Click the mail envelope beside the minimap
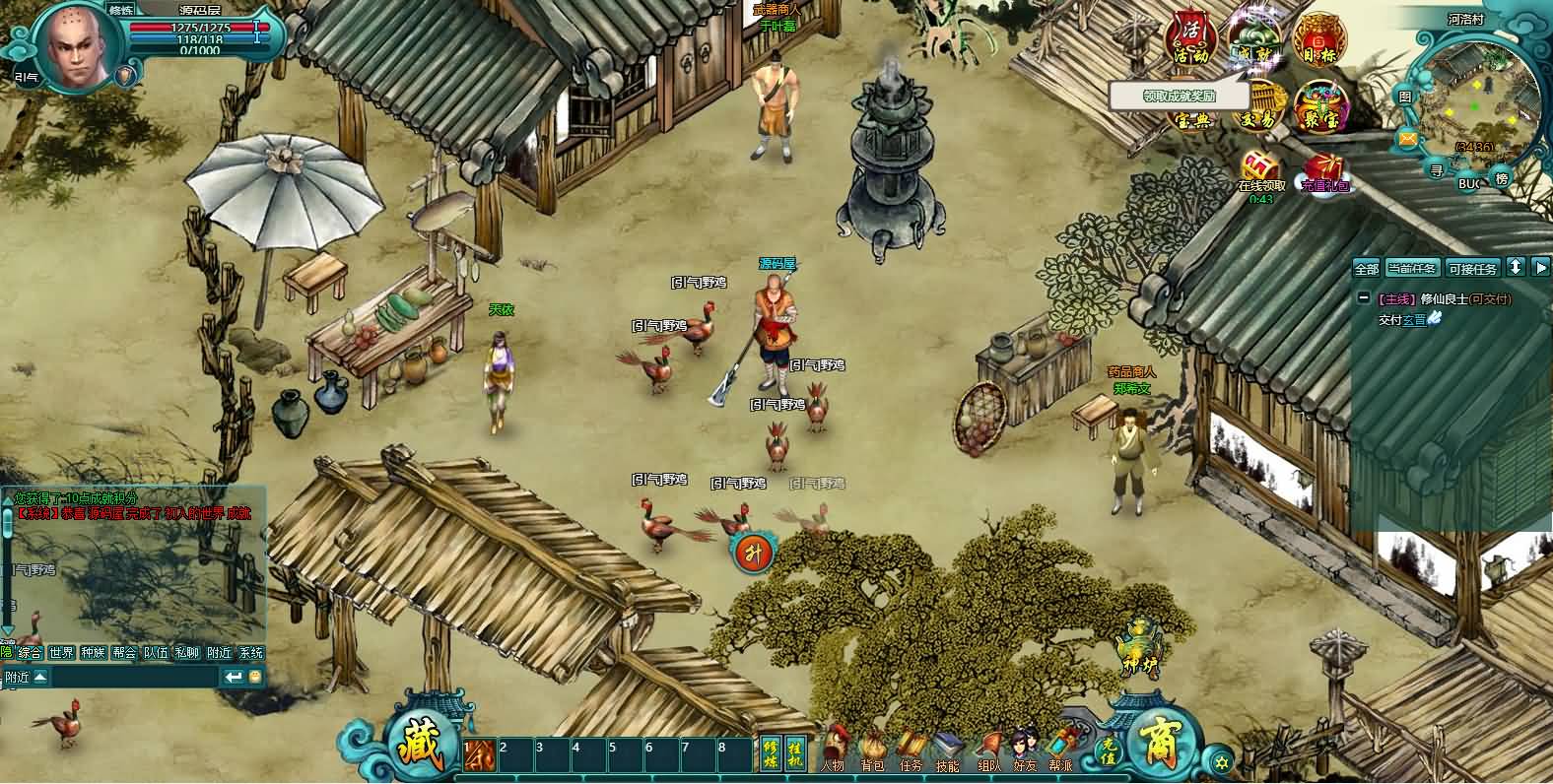The width and height of the screenshot is (1553, 784). (1406, 139)
